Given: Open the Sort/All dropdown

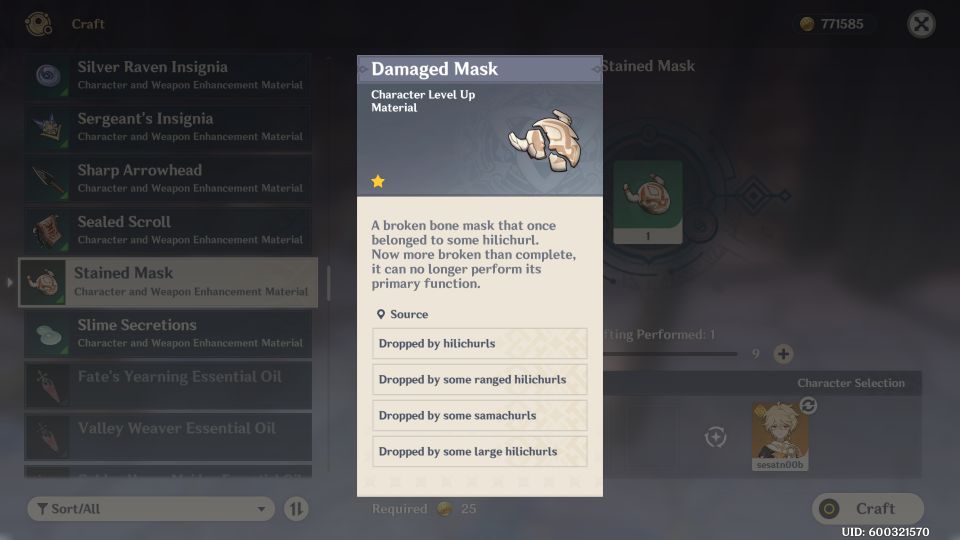Looking at the screenshot, I should click(151, 509).
